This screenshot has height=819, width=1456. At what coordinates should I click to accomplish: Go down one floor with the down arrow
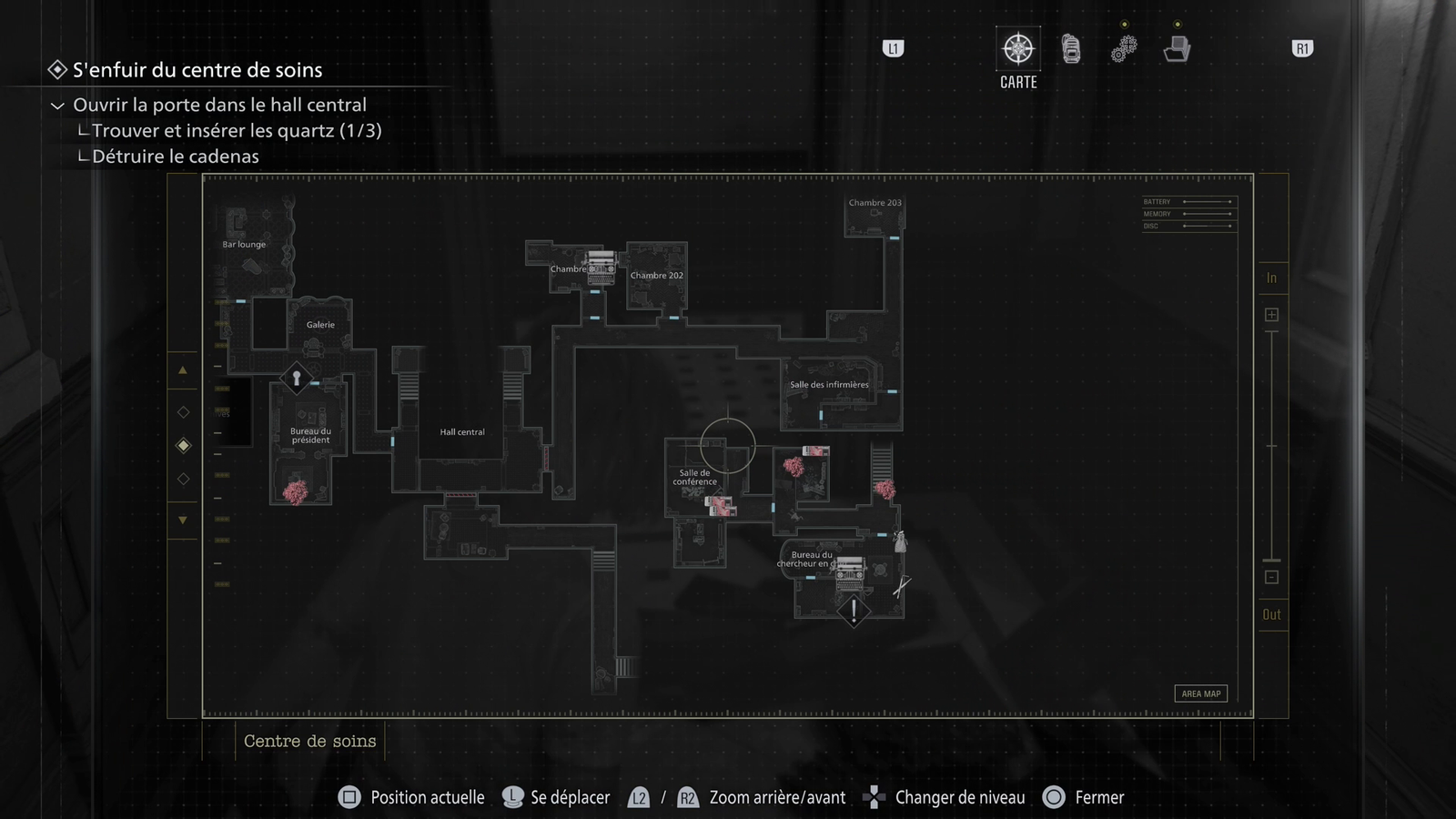183,521
